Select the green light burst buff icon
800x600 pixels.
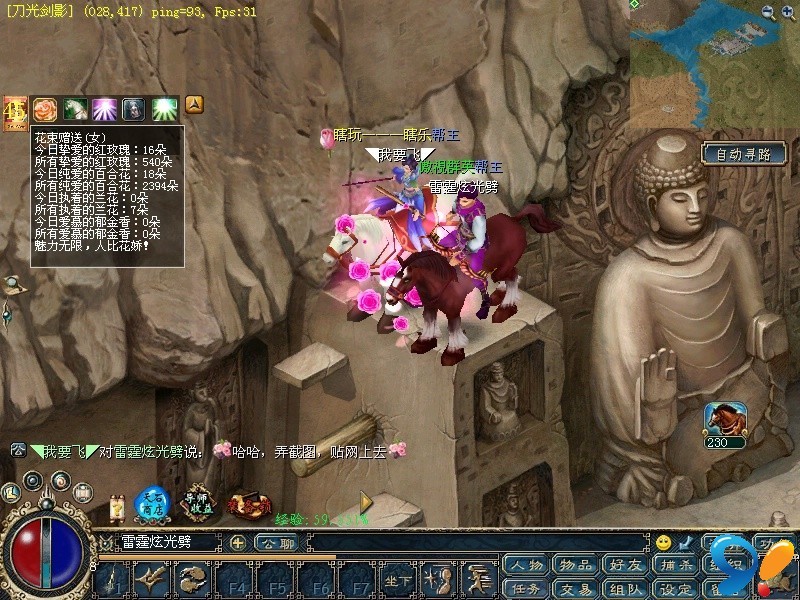point(164,109)
